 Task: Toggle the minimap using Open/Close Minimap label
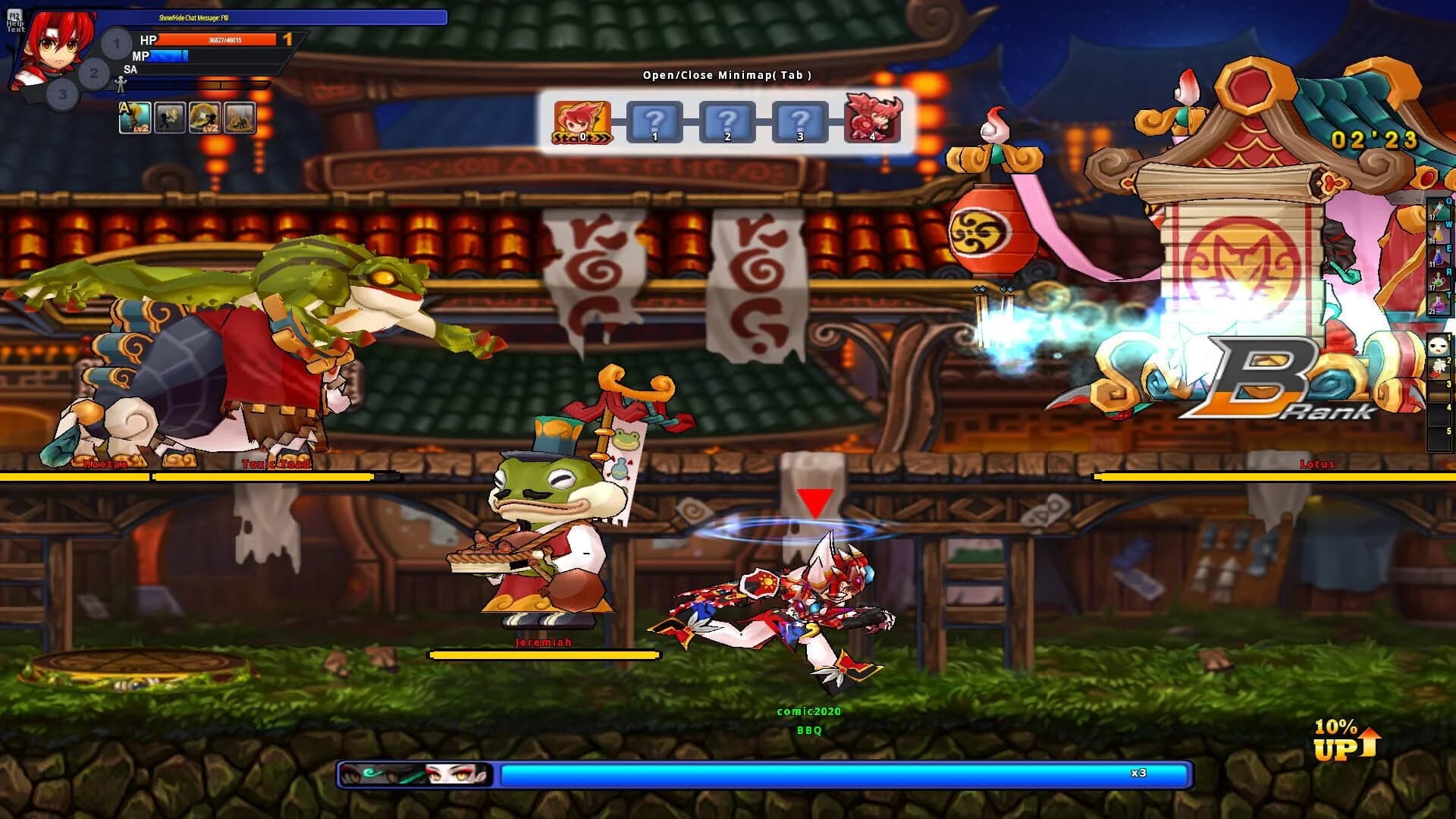[x=726, y=75]
